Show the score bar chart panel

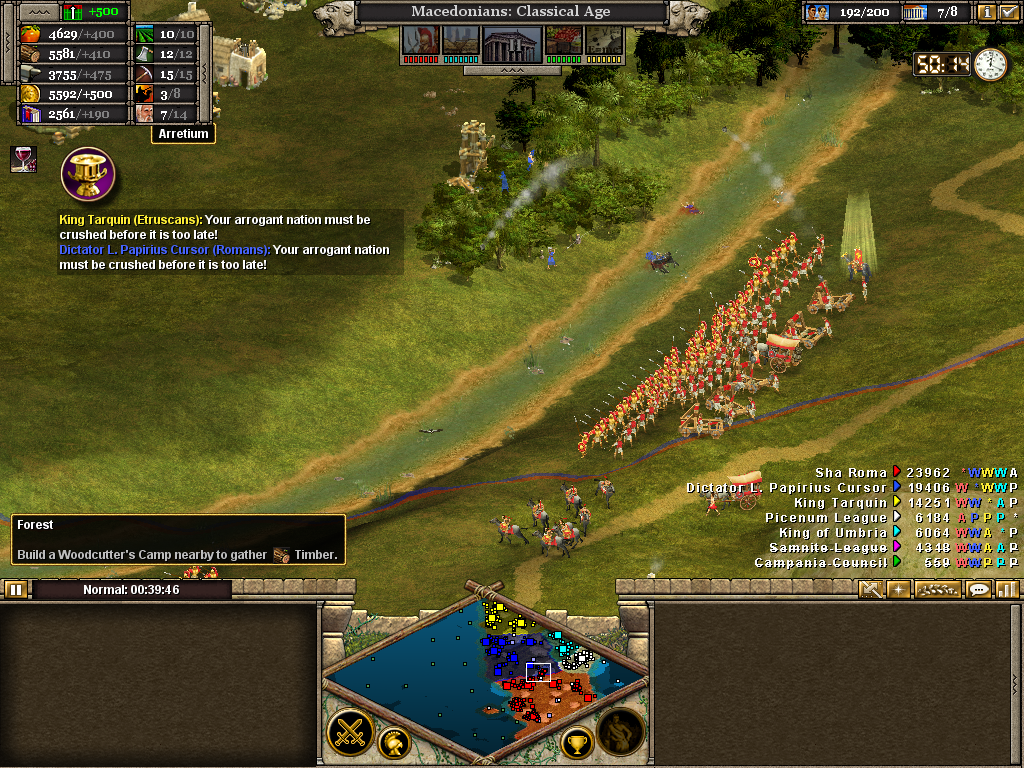click(x=1007, y=590)
